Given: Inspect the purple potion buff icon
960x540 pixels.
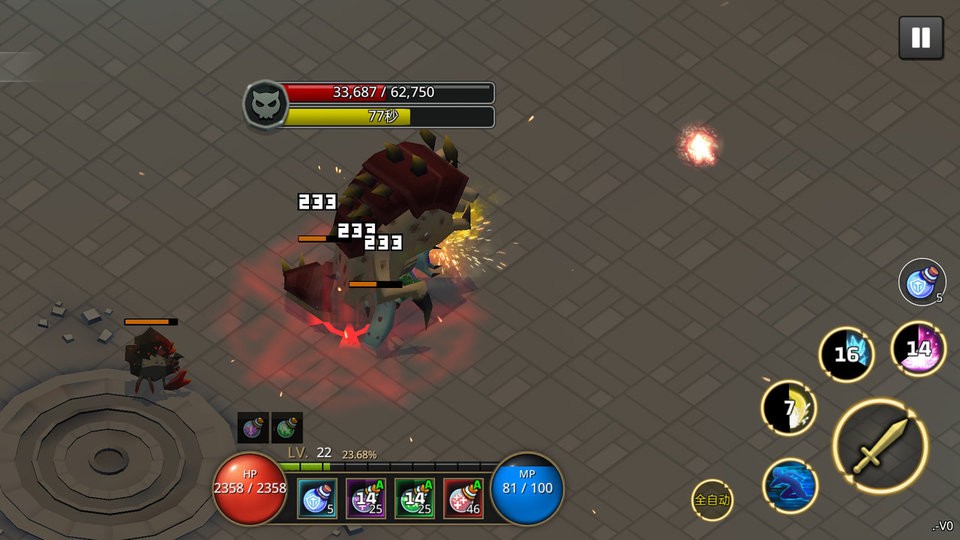Looking at the screenshot, I should pos(252,428).
